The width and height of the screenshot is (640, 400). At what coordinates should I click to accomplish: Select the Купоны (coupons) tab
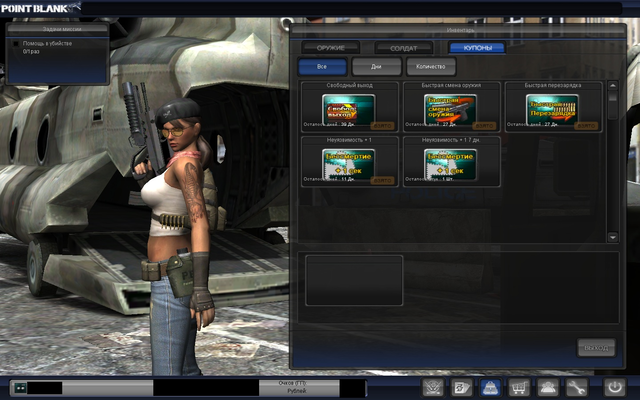click(x=477, y=48)
